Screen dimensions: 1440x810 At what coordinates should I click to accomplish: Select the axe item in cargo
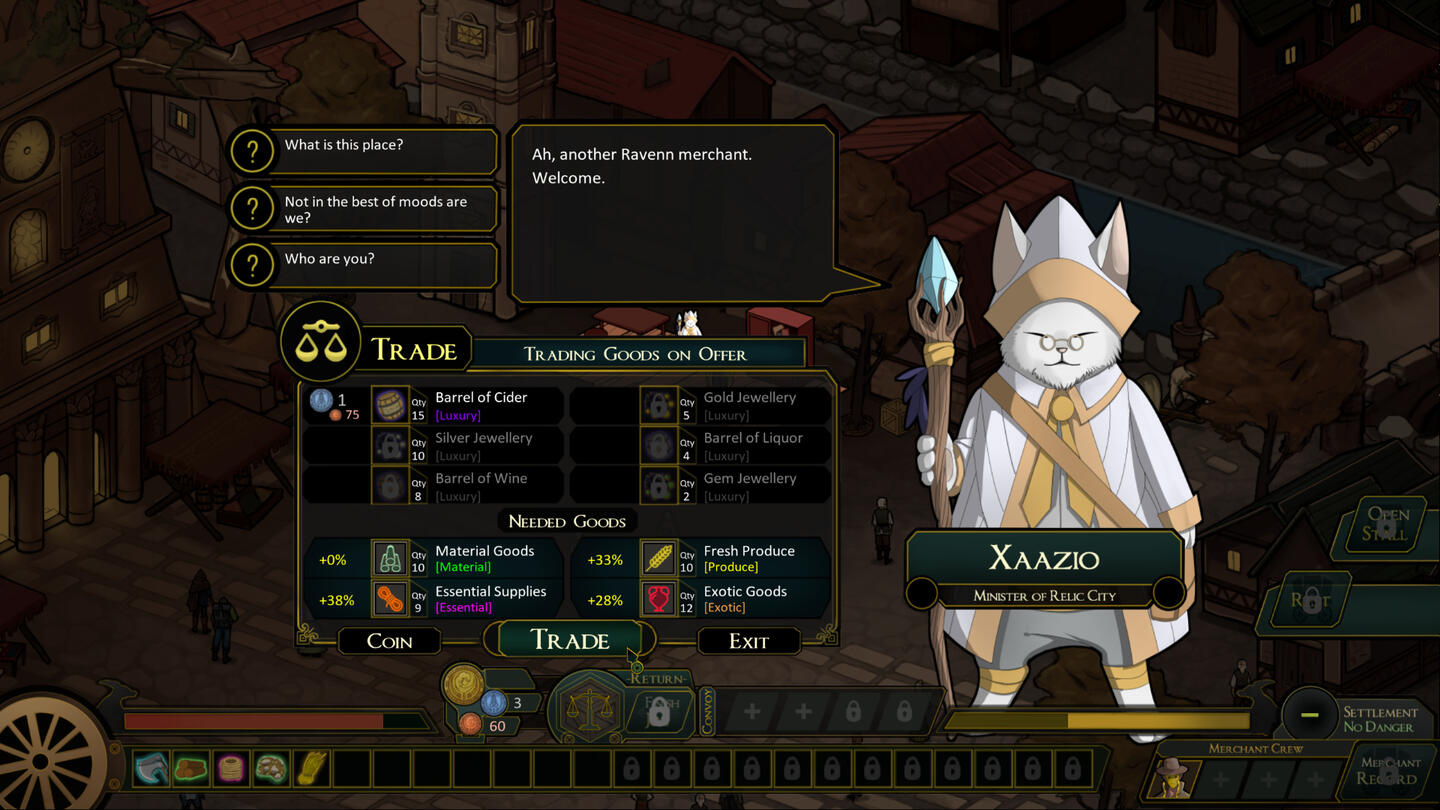(151, 768)
